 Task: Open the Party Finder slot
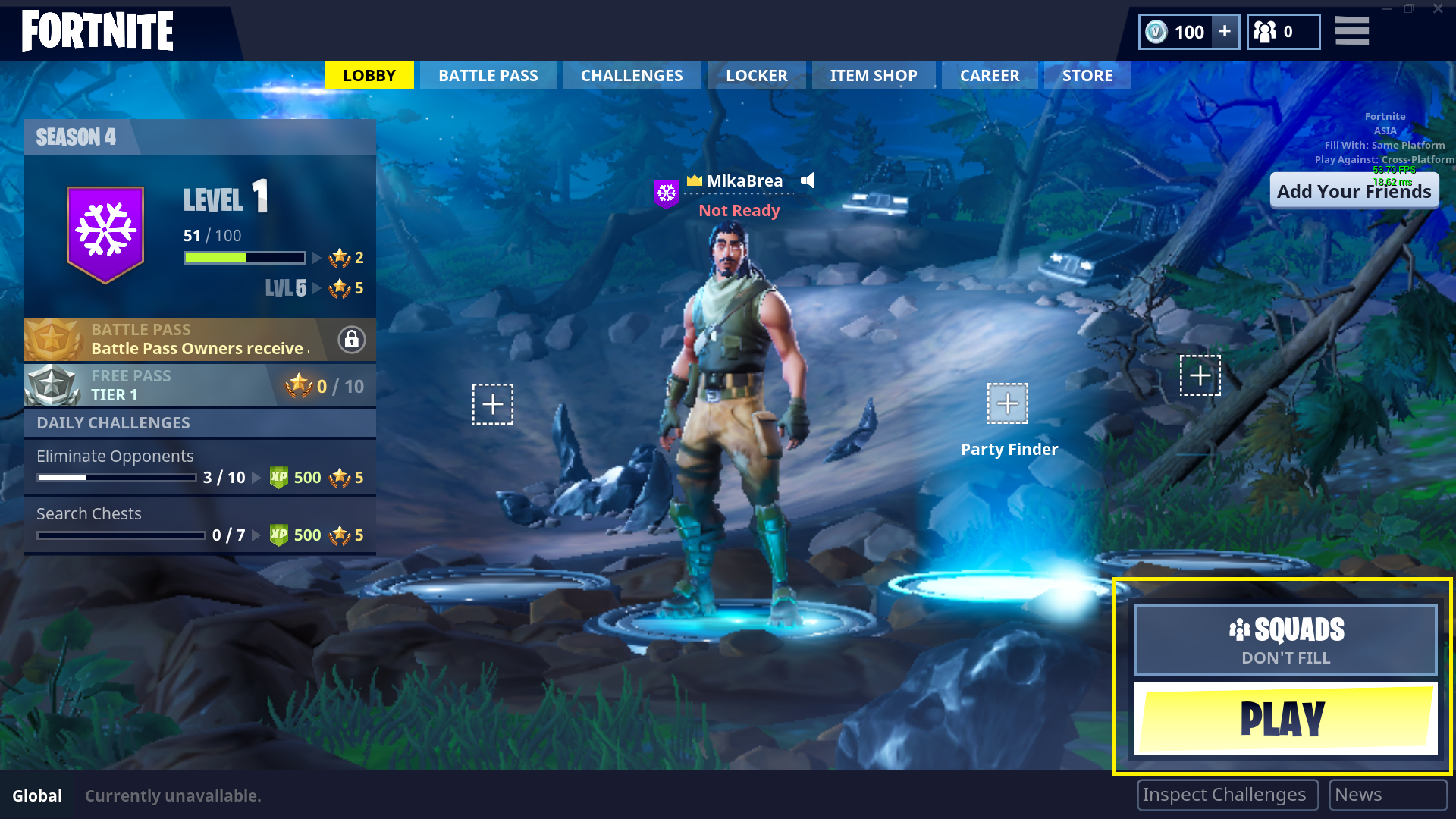point(1009,403)
